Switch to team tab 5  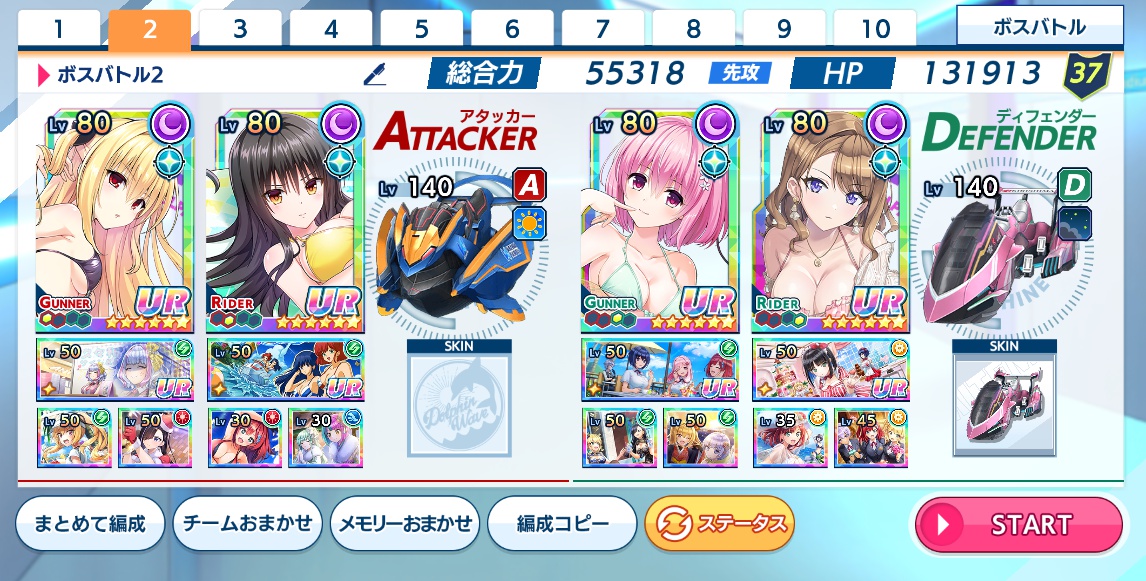[422, 29]
